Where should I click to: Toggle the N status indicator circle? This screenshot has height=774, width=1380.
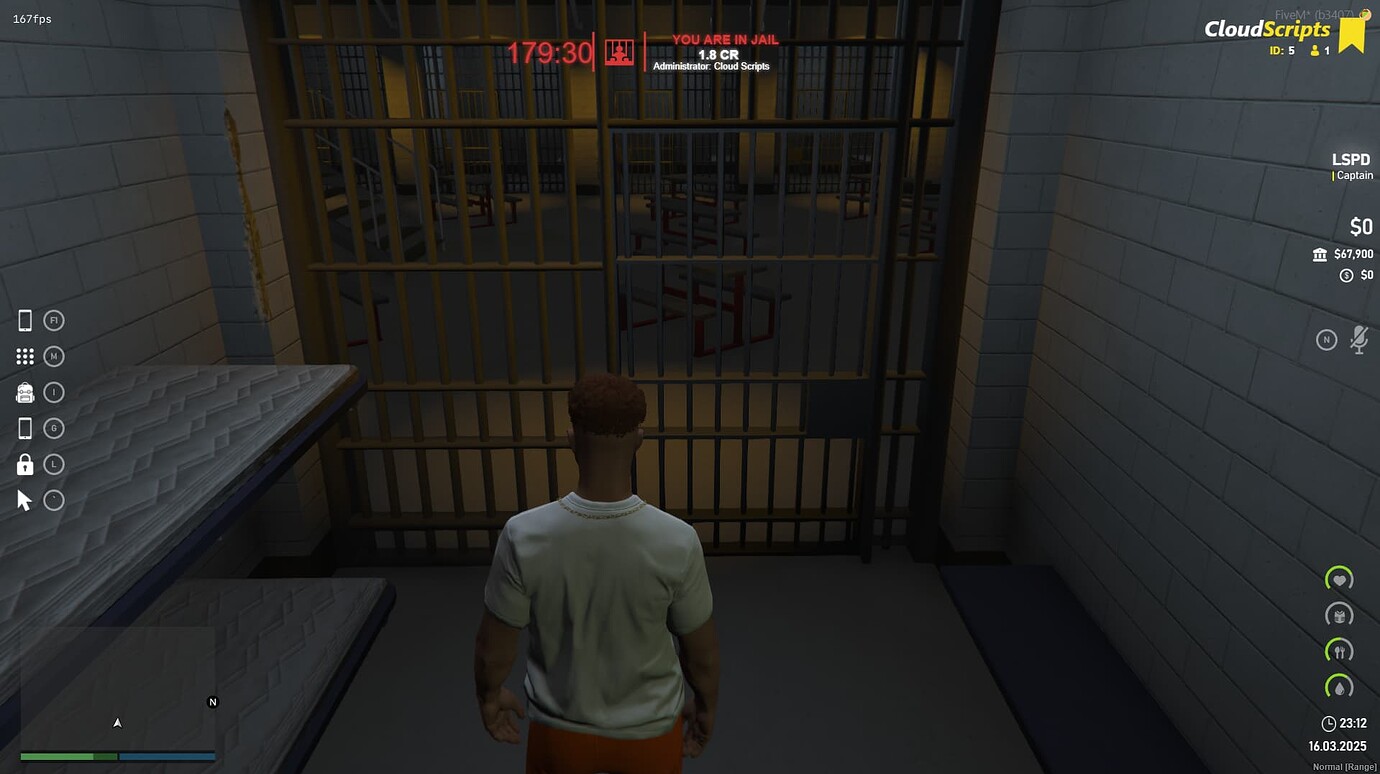tap(1327, 339)
